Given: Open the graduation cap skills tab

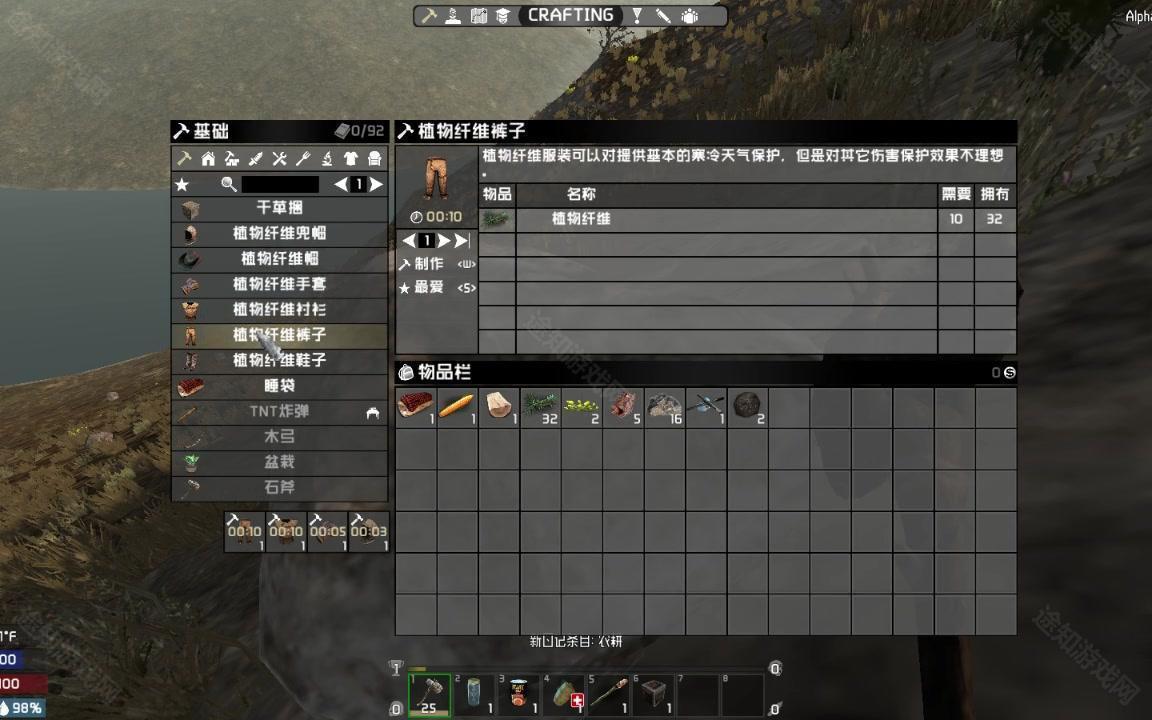Looking at the screenshot, I should [503, 16].
